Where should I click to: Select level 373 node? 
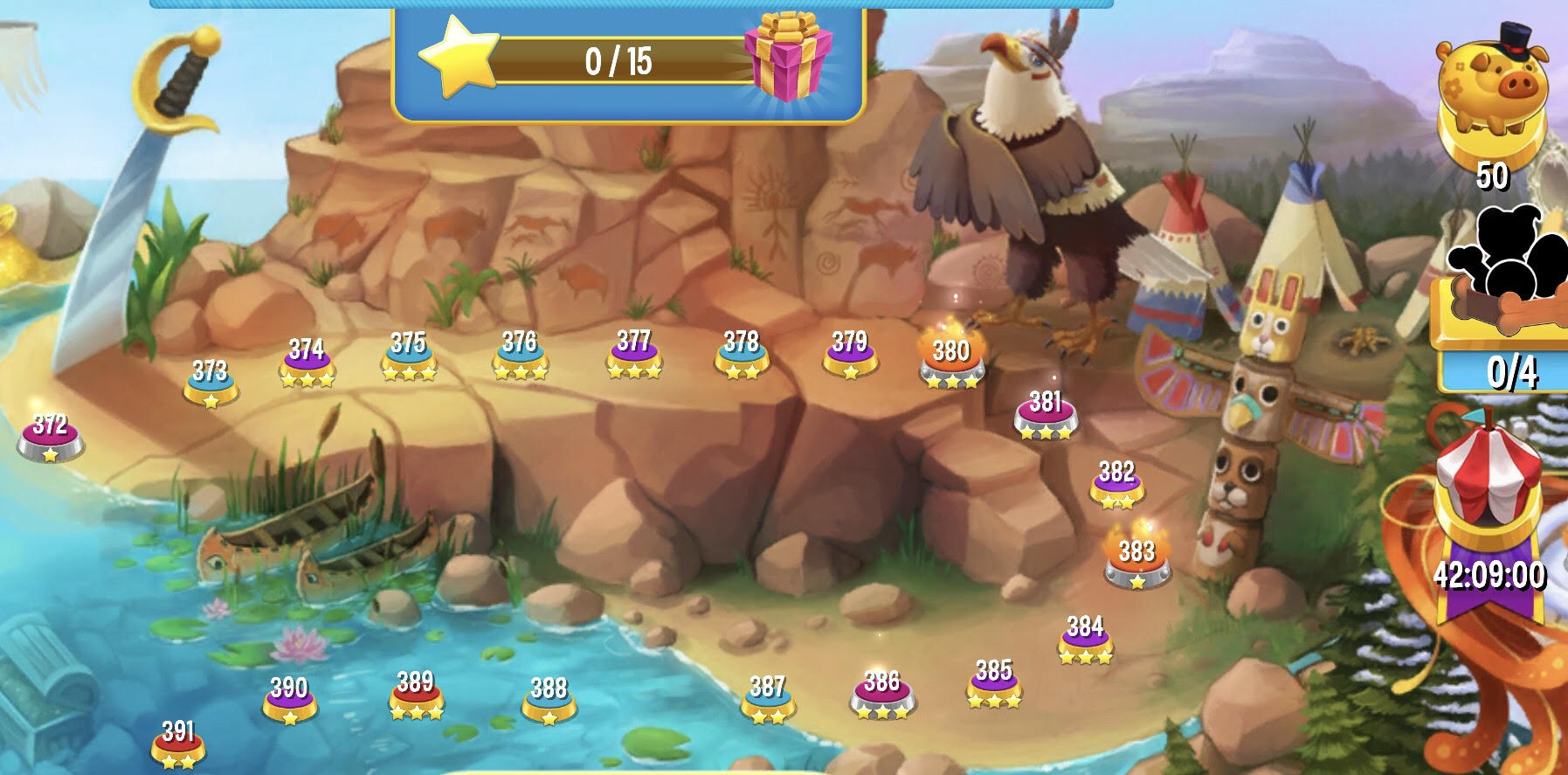pos(210,381)
